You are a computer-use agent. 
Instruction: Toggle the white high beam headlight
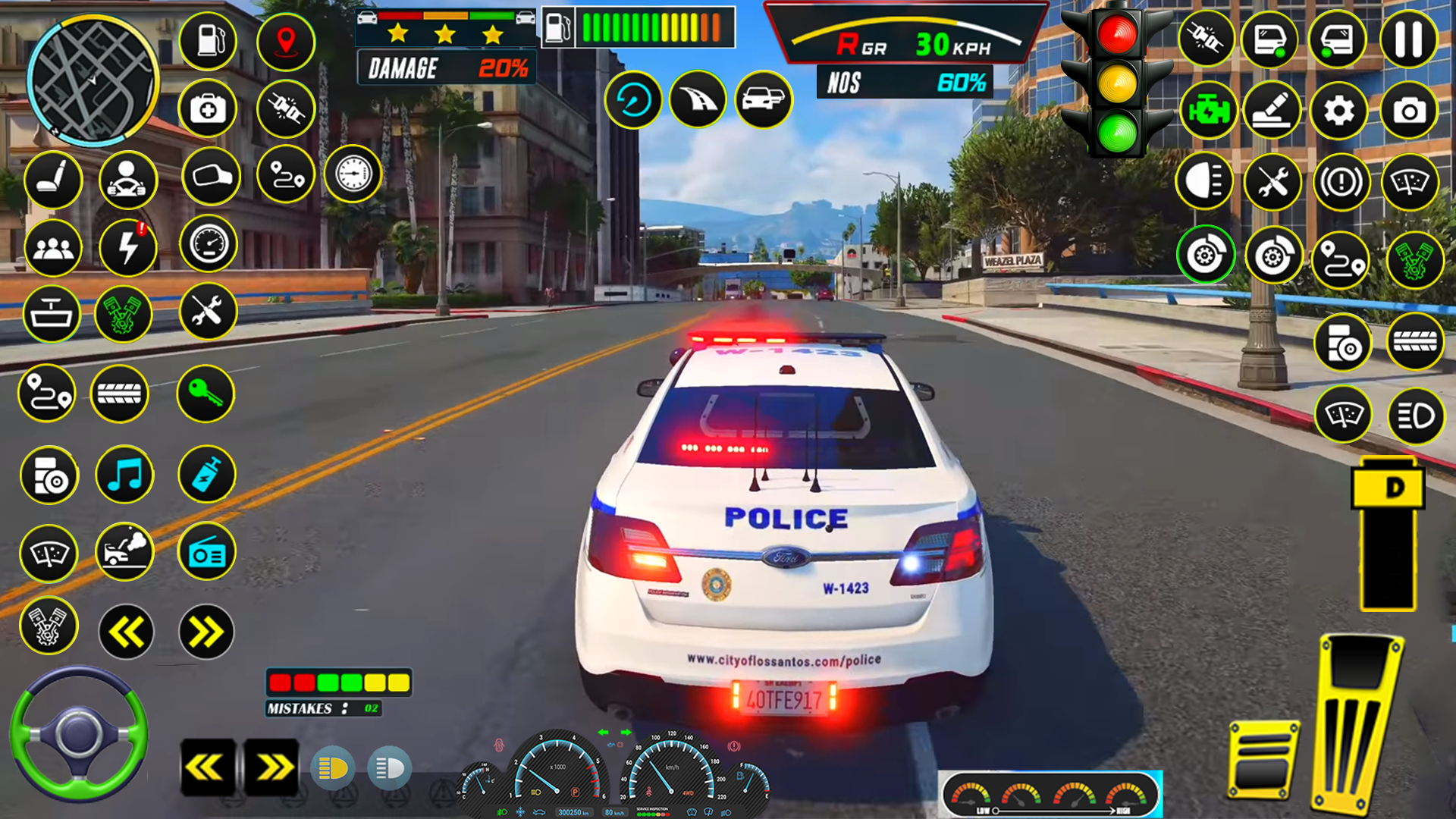[388, 768]
